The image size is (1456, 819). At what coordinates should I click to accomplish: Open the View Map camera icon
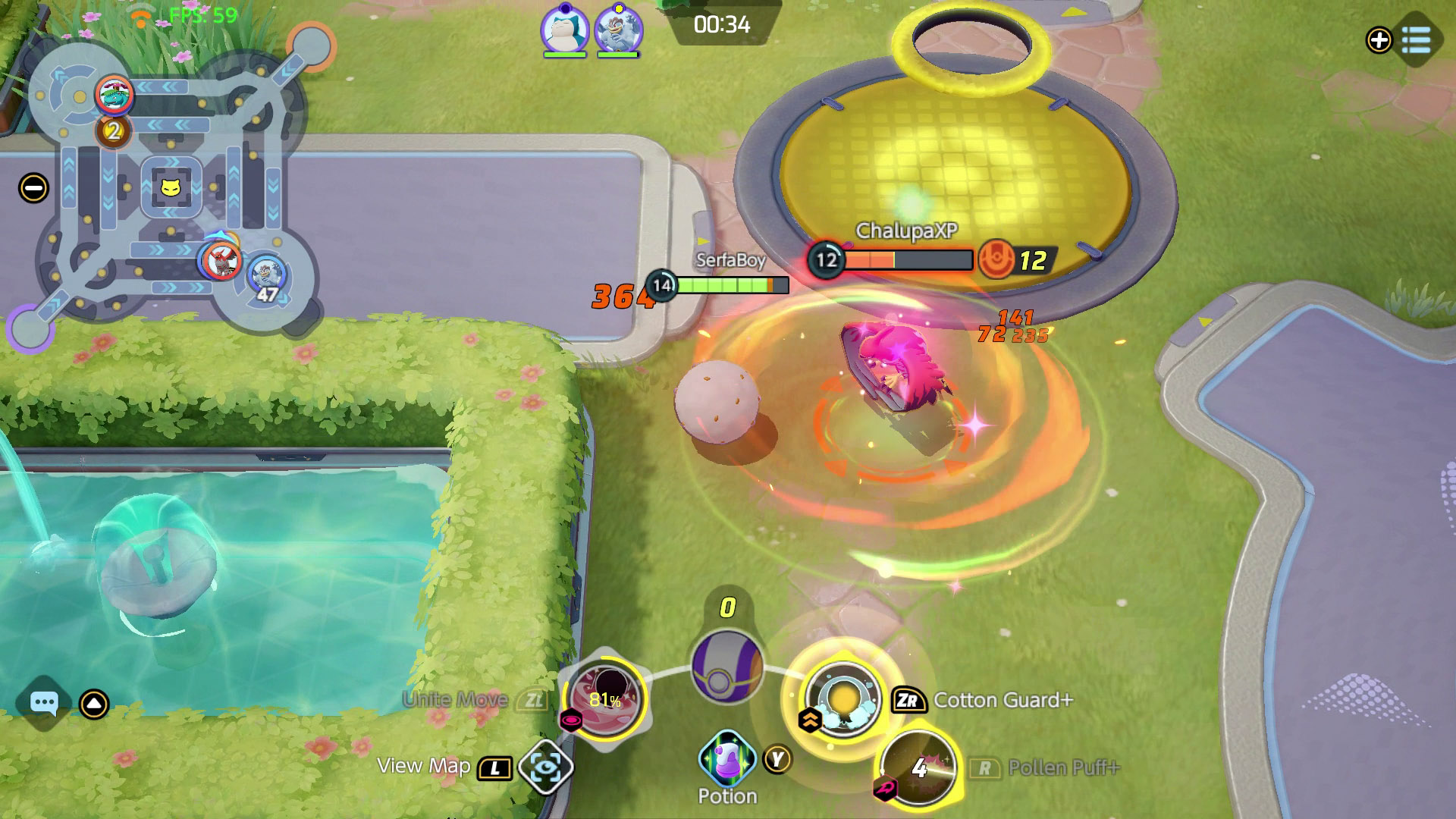(546, 768)
